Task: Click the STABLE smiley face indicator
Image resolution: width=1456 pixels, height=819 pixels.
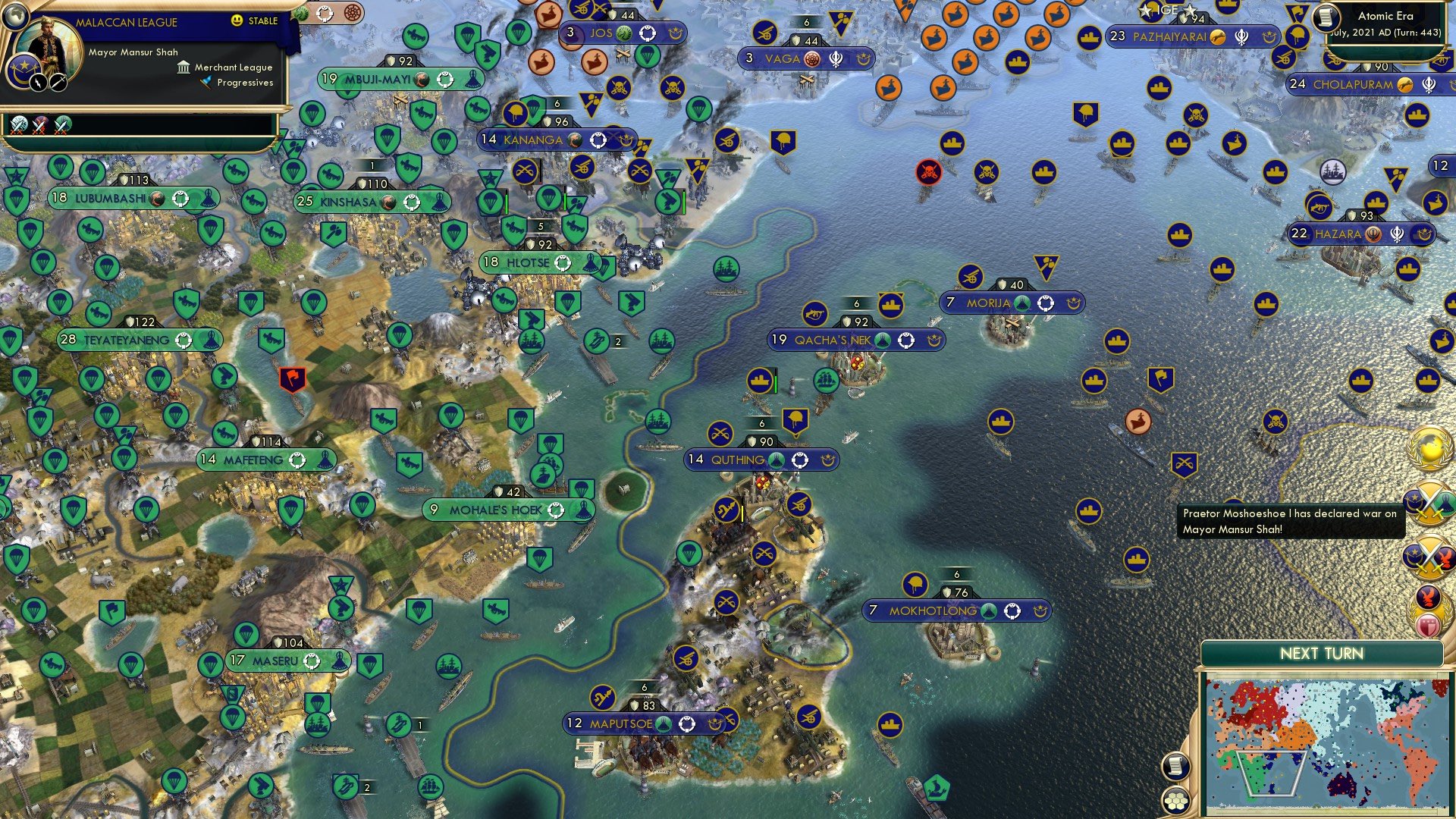Action: pos(237,21)
